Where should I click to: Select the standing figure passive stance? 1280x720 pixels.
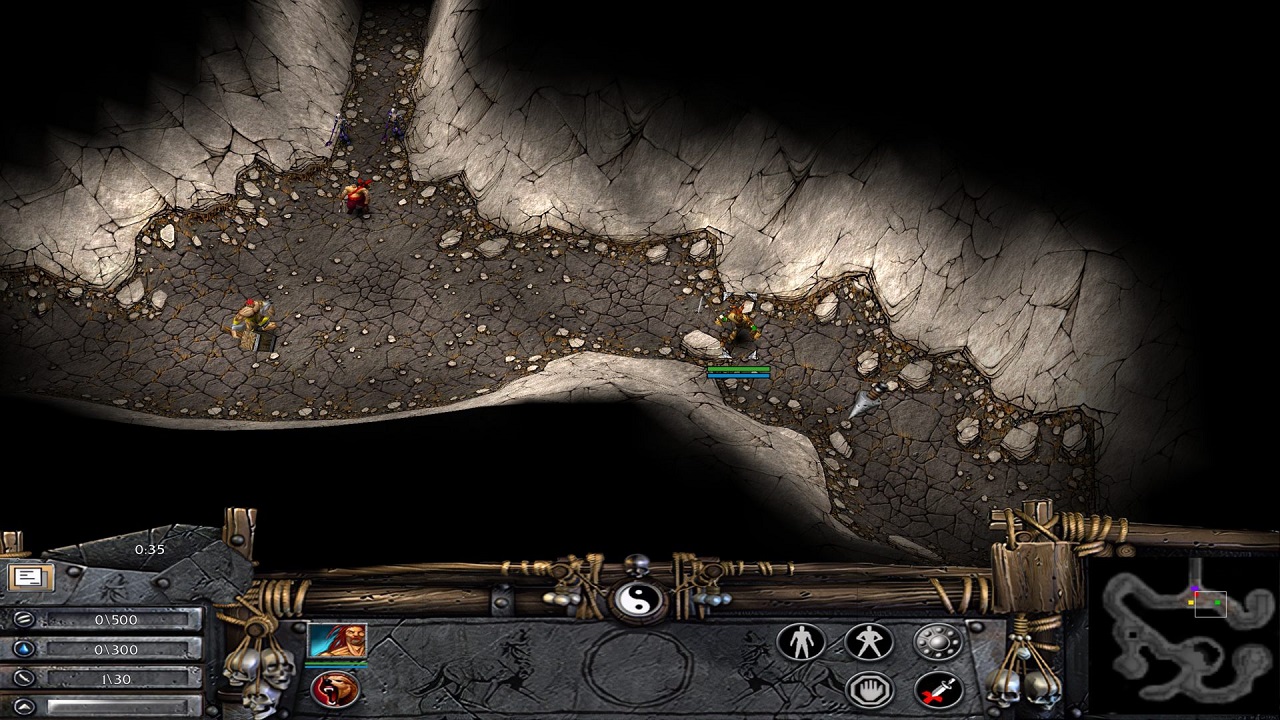tap(801, 642)
